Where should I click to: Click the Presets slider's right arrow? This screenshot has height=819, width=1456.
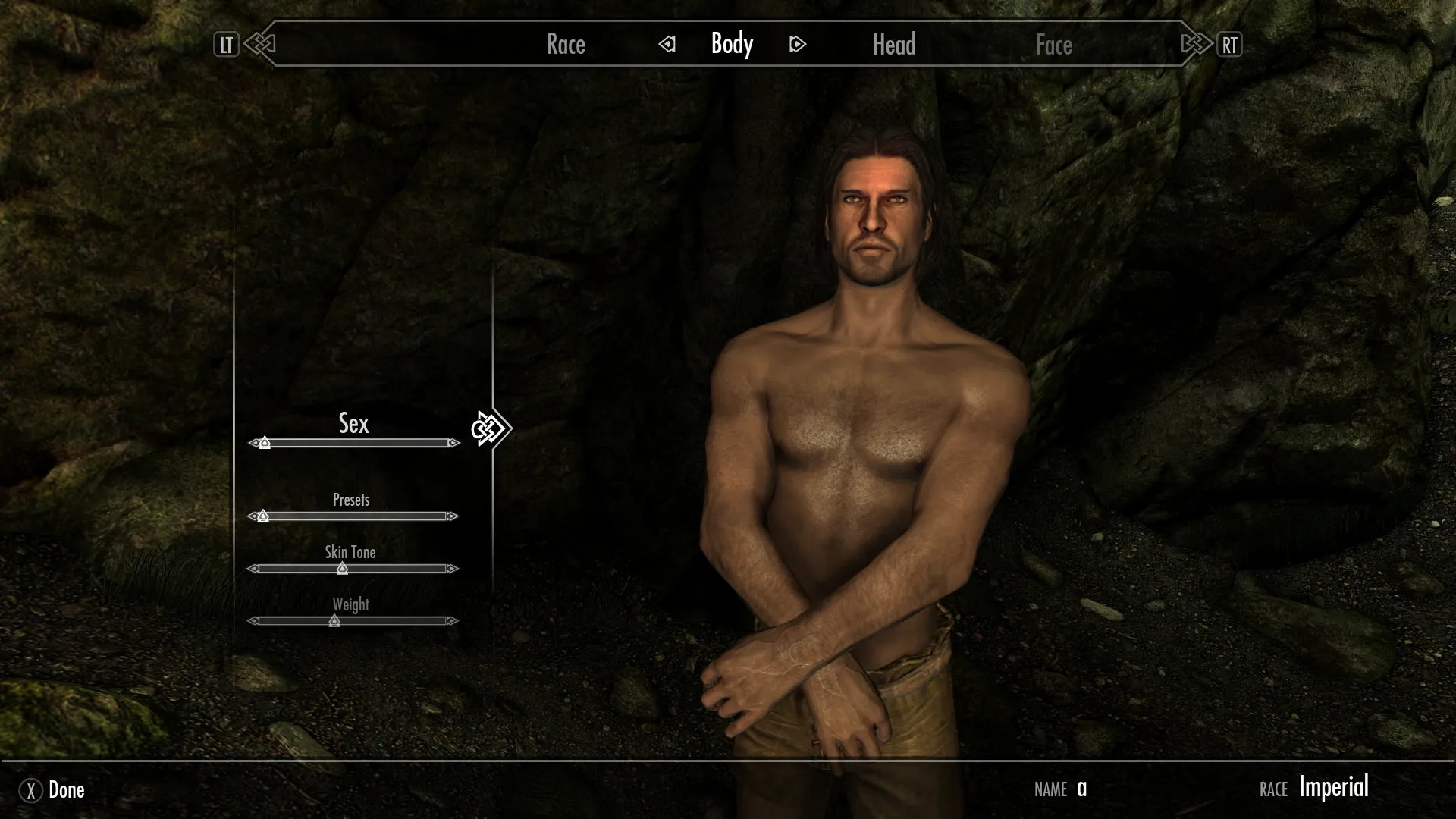pos(453,516)
